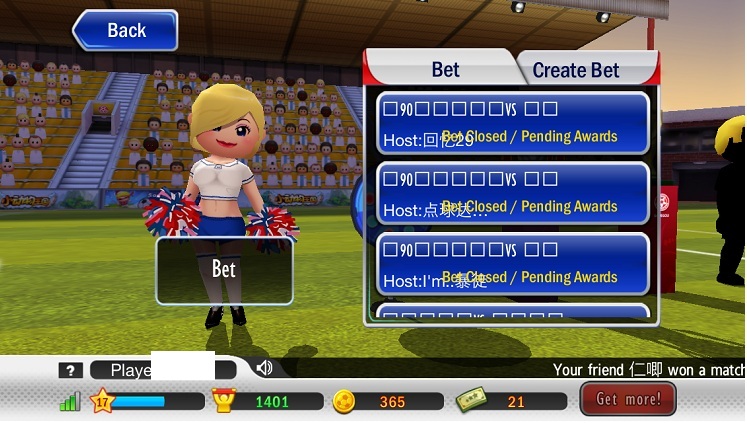Click the Bet button below the cheerleader
The width and height of the screenshot is (747, 423).
tap(224, 270)
